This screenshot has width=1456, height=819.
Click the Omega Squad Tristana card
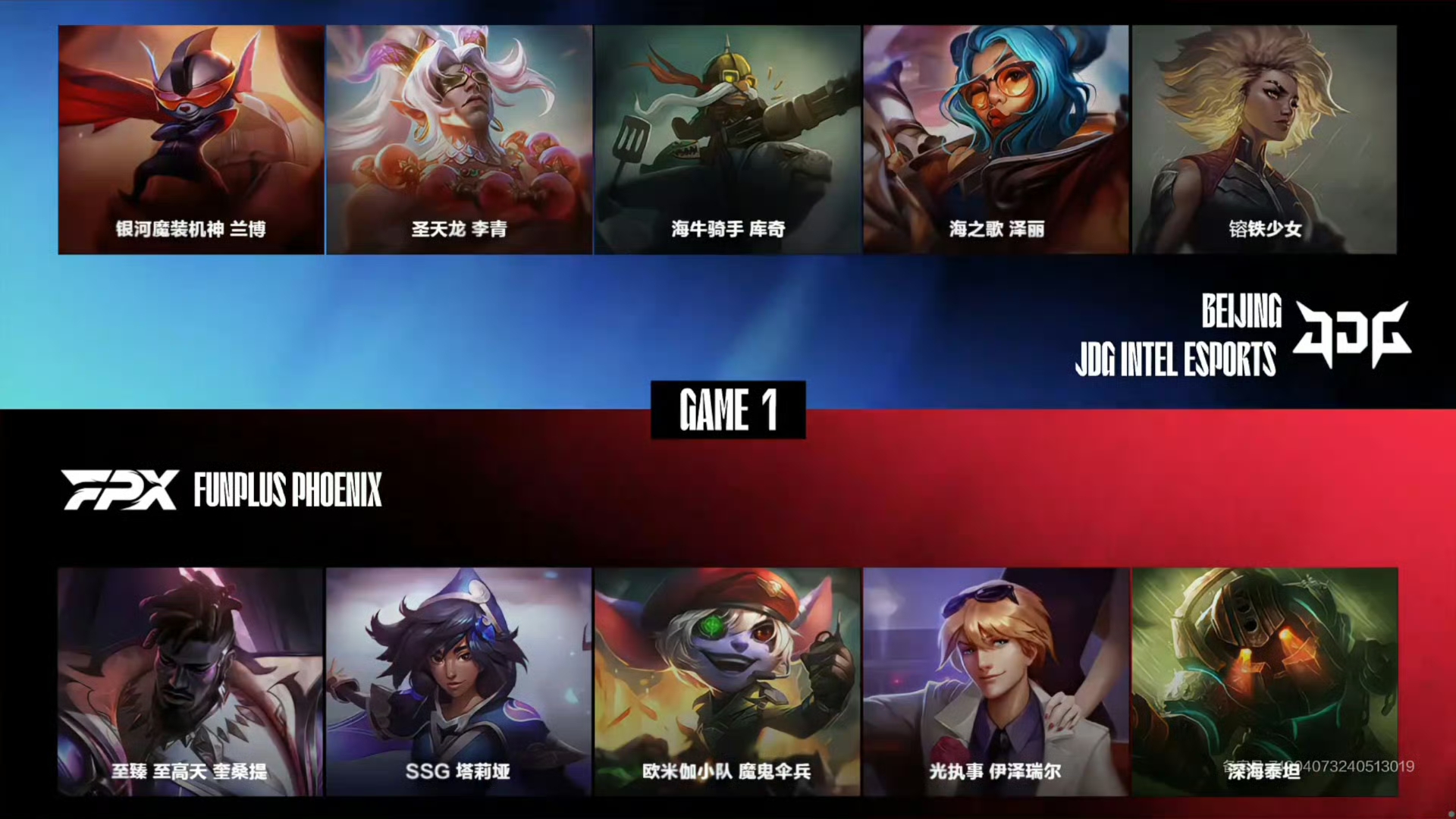click(728, 681)
